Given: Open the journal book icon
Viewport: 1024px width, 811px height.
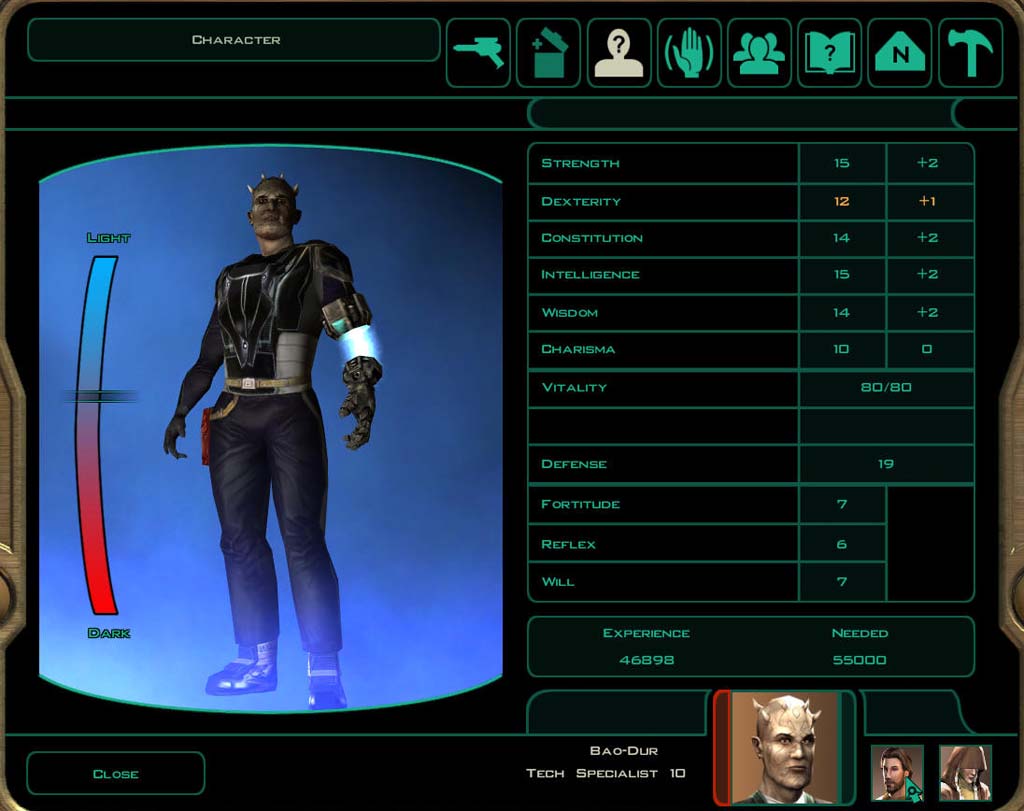Looking at the screenshot, I should point(829,53).
